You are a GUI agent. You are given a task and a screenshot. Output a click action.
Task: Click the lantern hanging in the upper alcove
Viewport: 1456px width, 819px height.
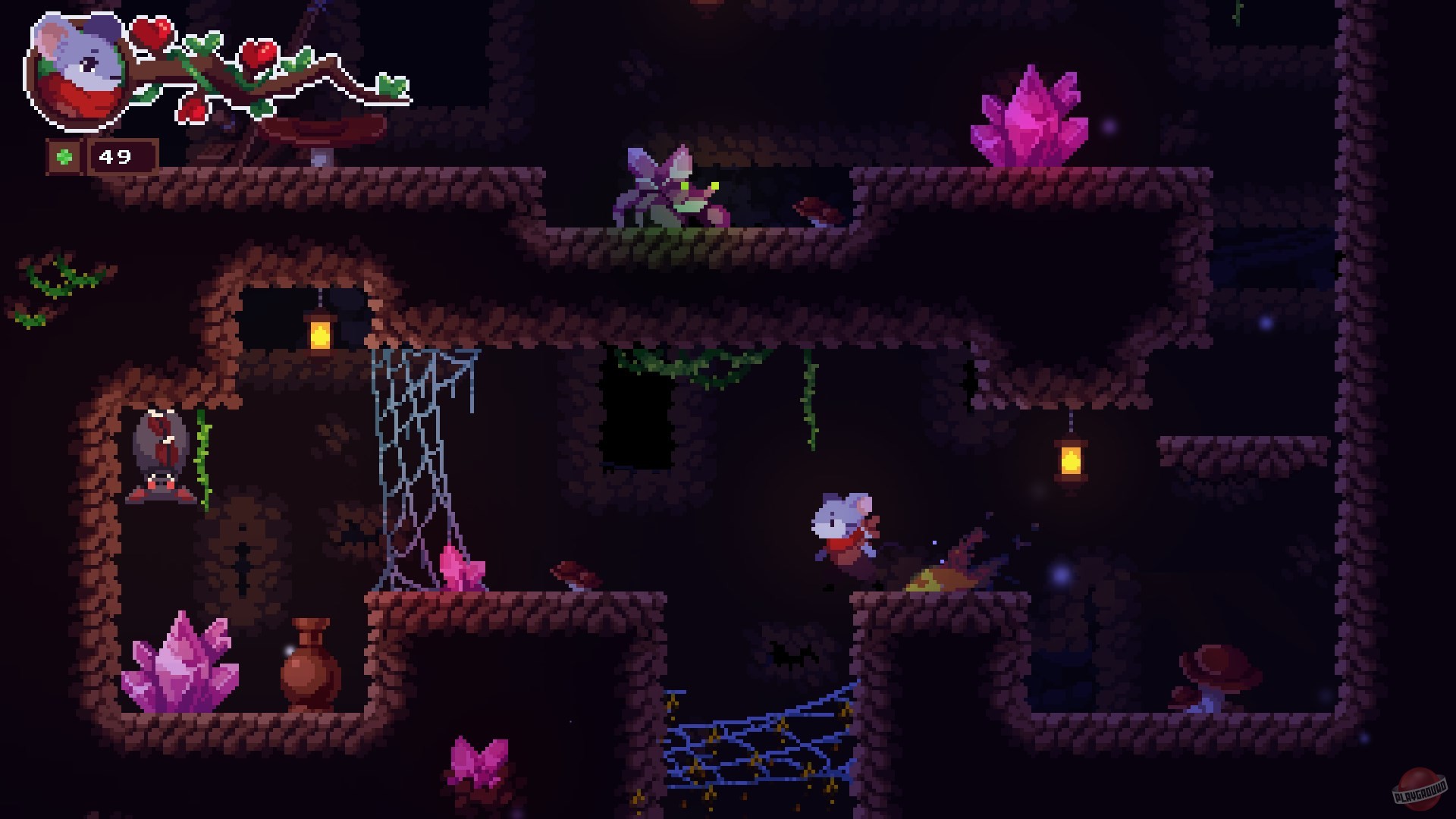[318, 331]
